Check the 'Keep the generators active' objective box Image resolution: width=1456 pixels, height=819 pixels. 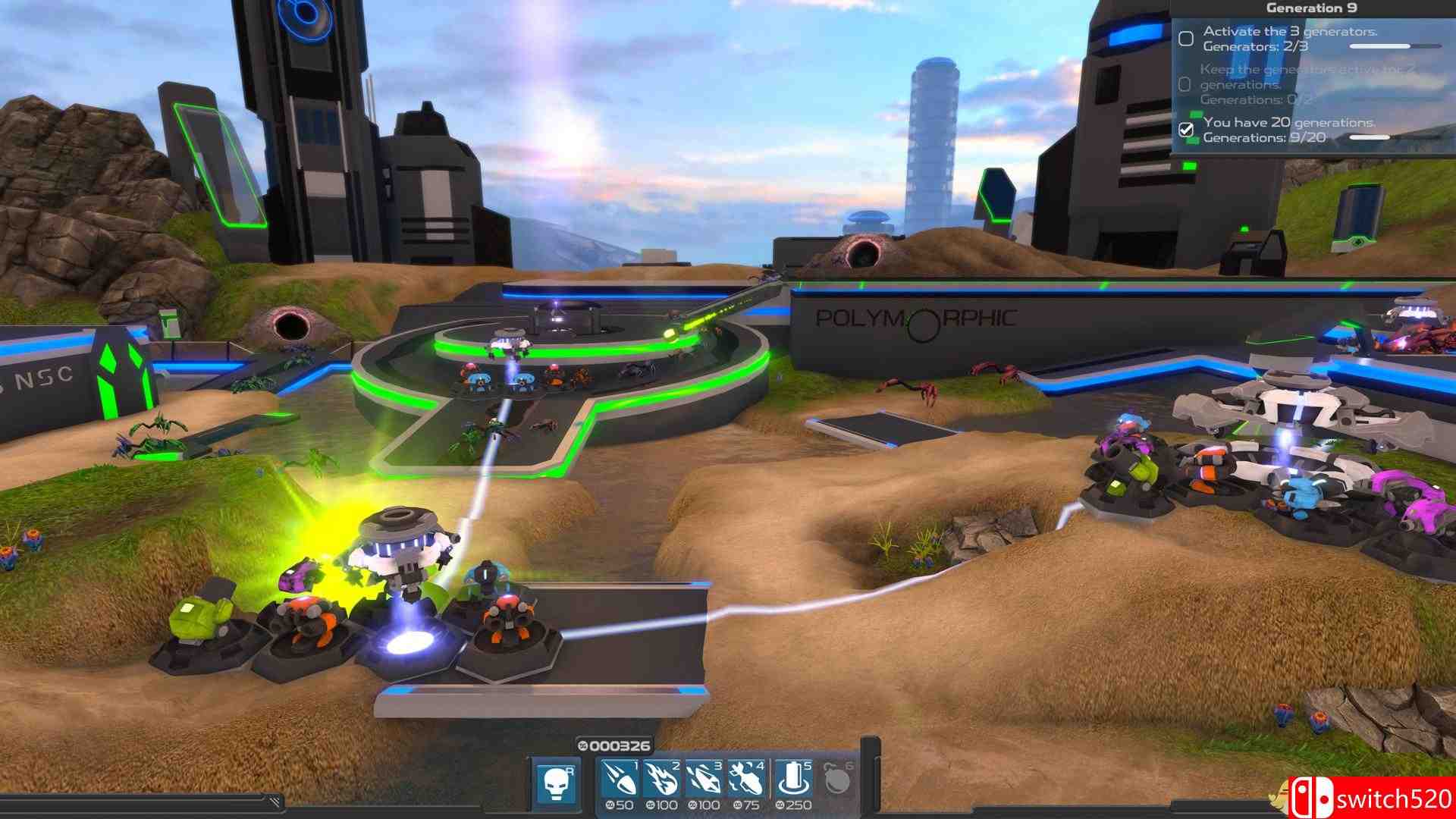coord(1184,83)
